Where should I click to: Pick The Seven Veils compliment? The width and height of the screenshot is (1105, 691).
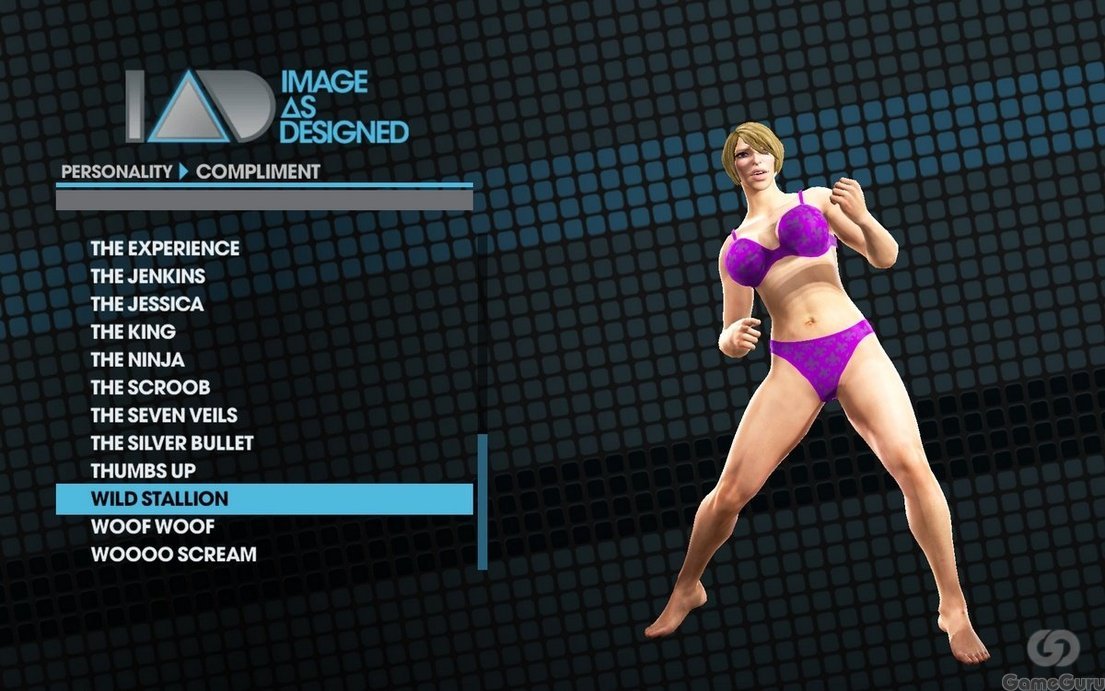(164, 415)
